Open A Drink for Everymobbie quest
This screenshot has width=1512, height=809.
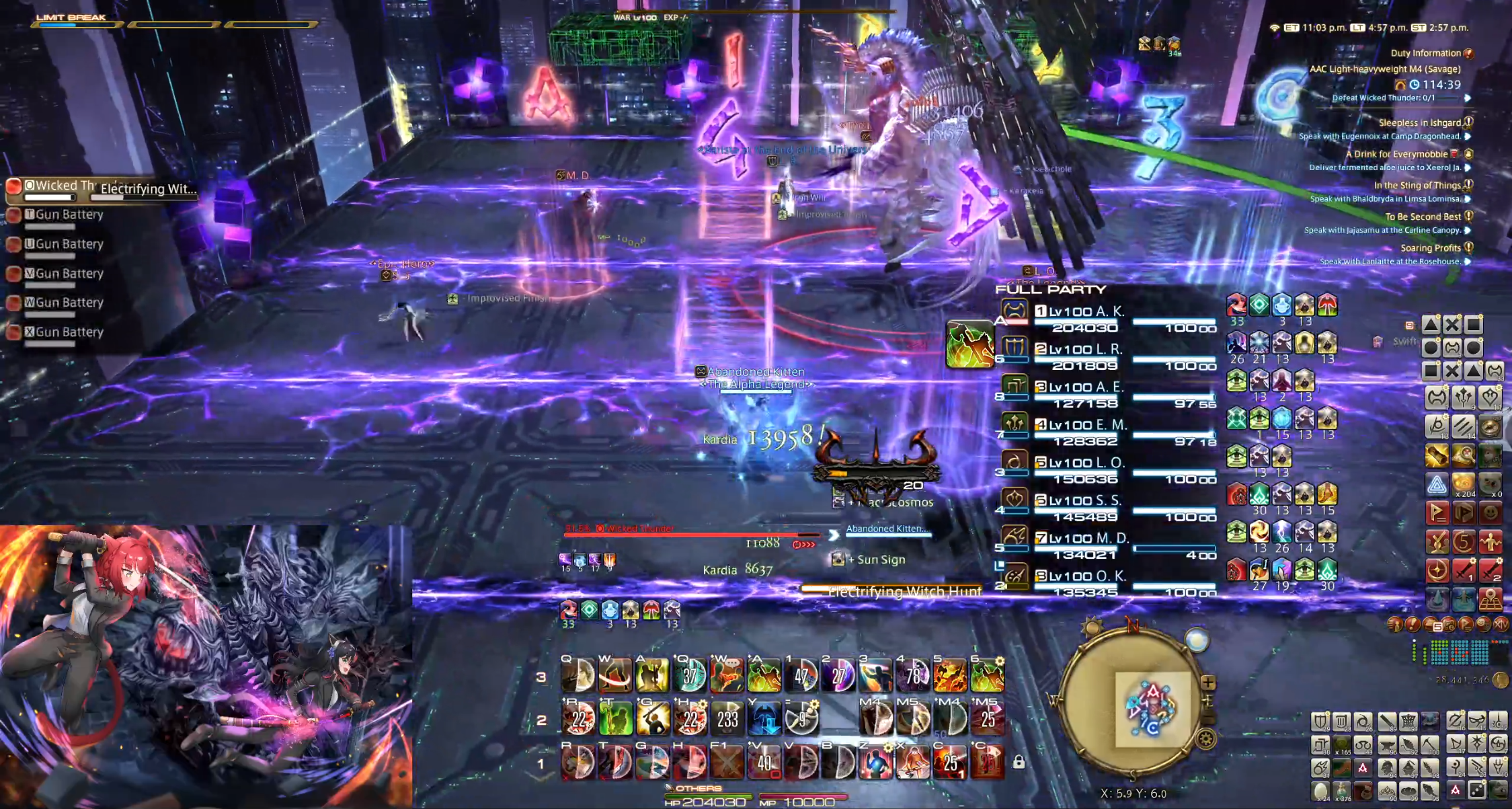click(x=1396, y=154)
